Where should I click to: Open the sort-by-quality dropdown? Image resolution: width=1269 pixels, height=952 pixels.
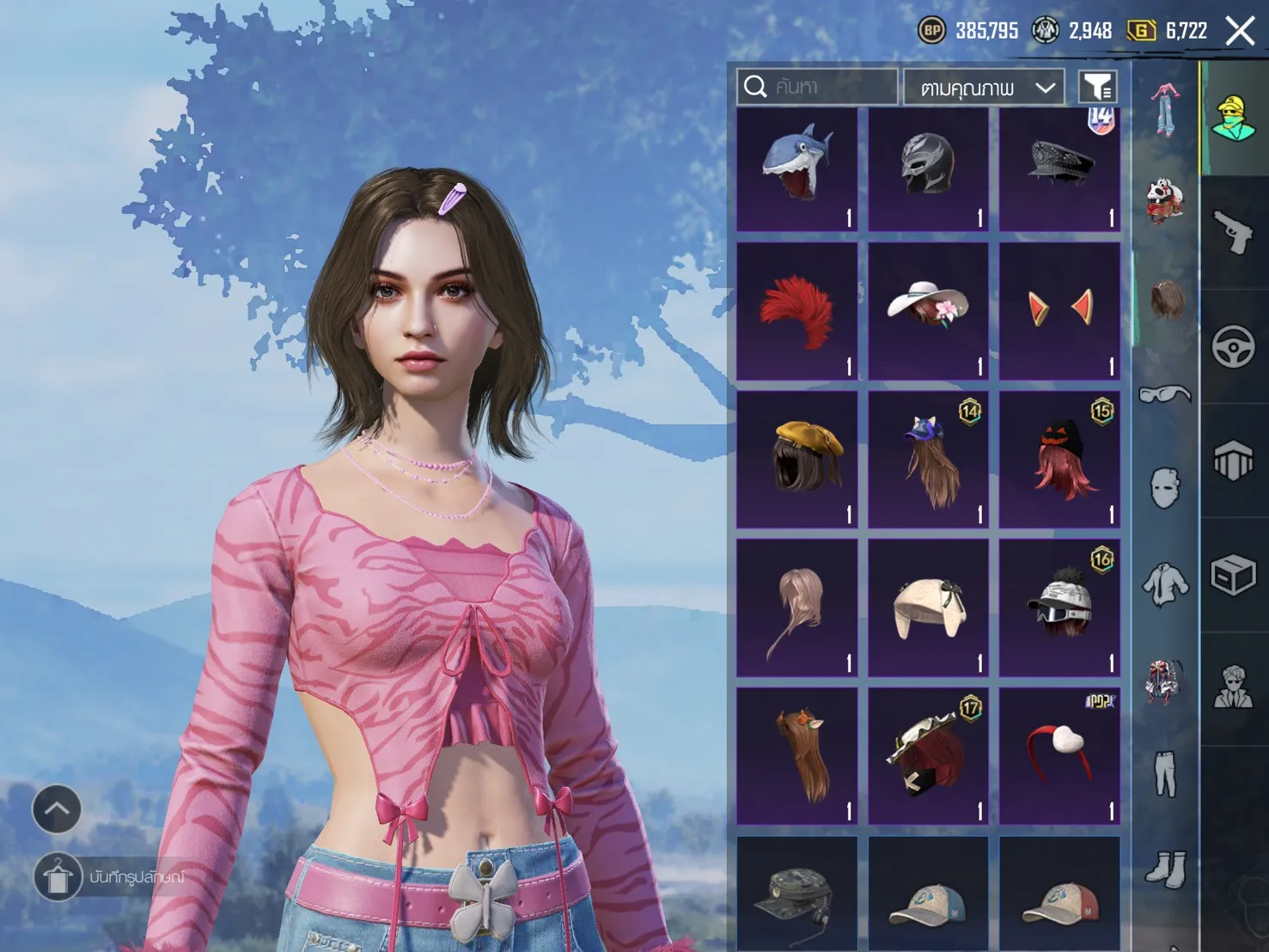pos(984,88)
